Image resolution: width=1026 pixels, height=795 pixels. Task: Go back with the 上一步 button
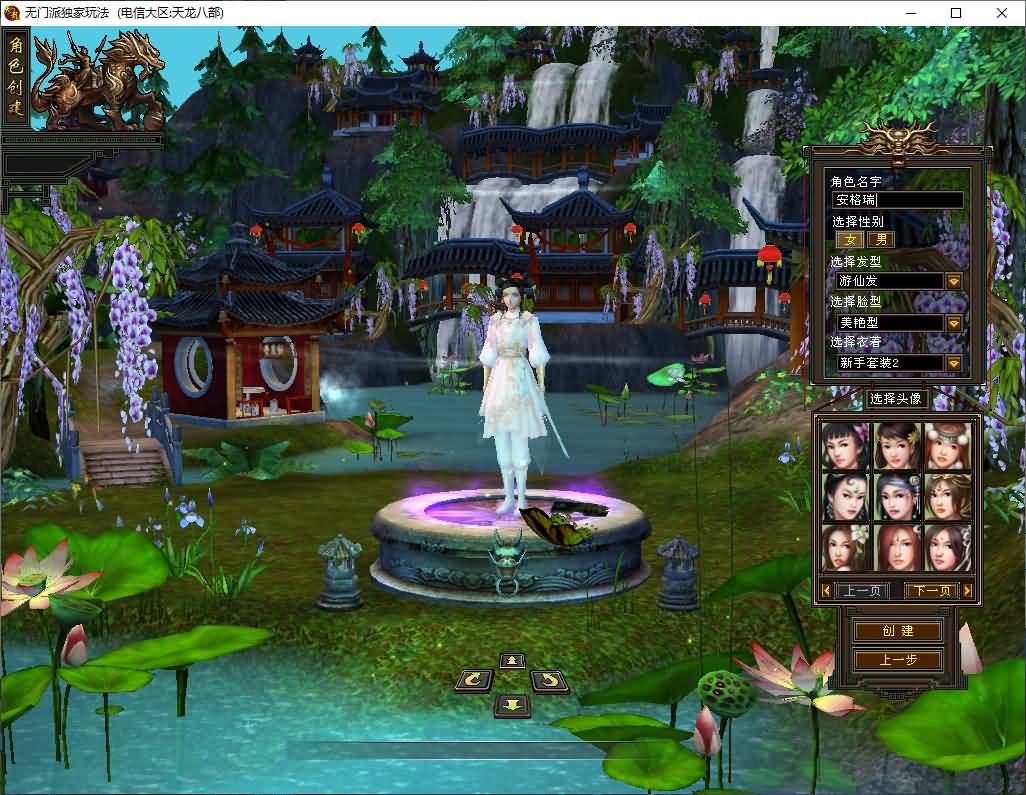pyautogui.click(x=897, y=660)
